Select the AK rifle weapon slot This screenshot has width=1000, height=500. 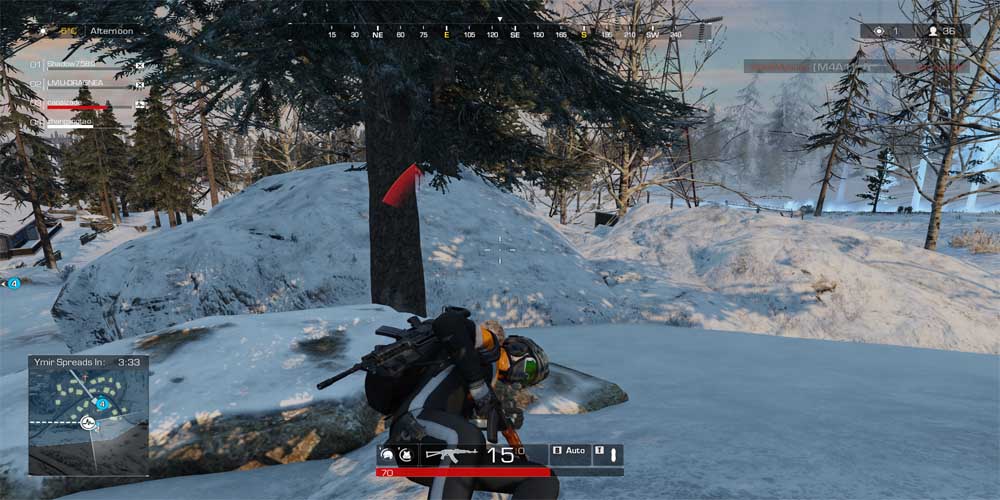point(450,455)
